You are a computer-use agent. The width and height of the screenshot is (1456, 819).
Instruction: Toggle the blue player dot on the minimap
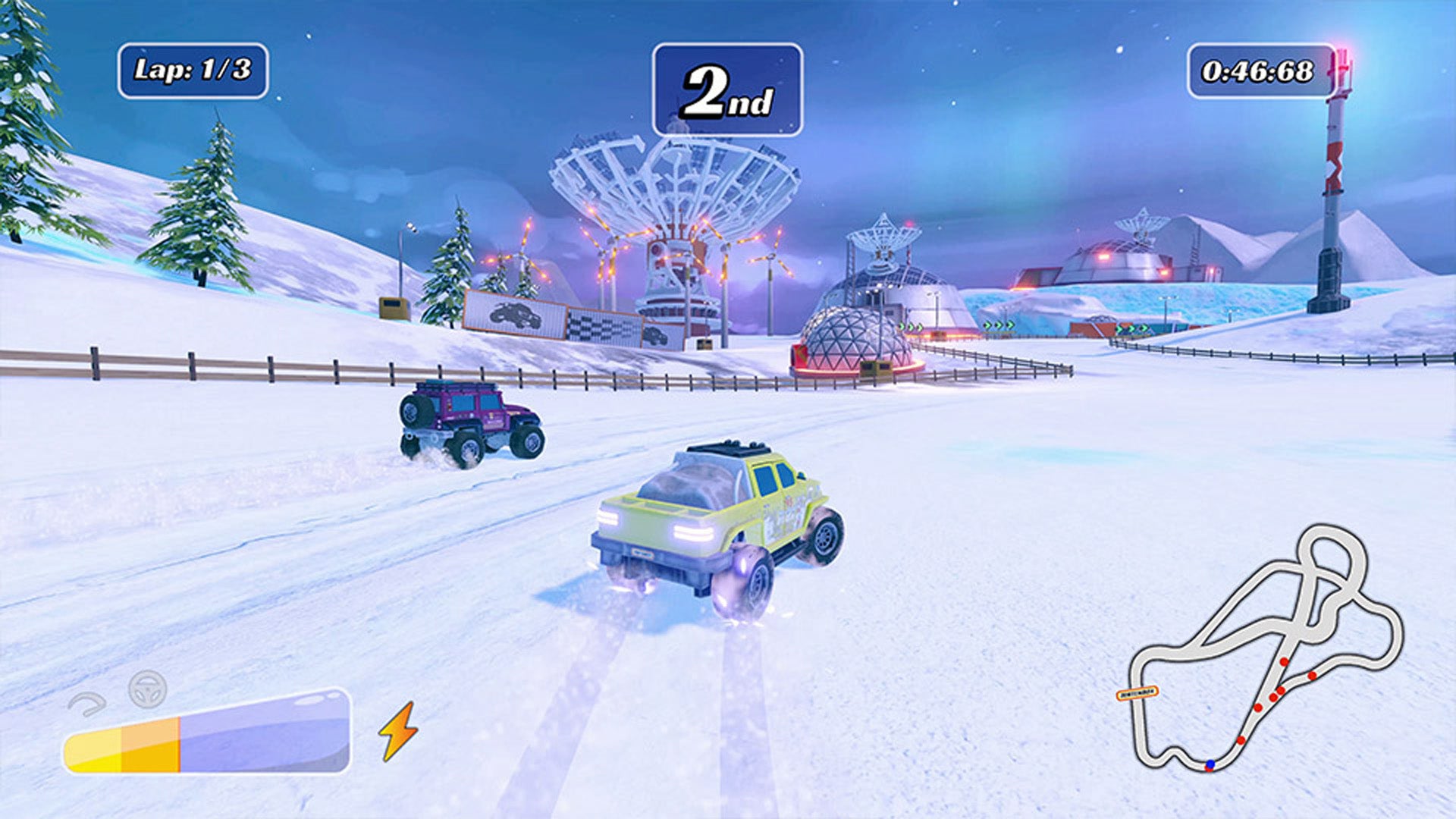pos(1210,764)
